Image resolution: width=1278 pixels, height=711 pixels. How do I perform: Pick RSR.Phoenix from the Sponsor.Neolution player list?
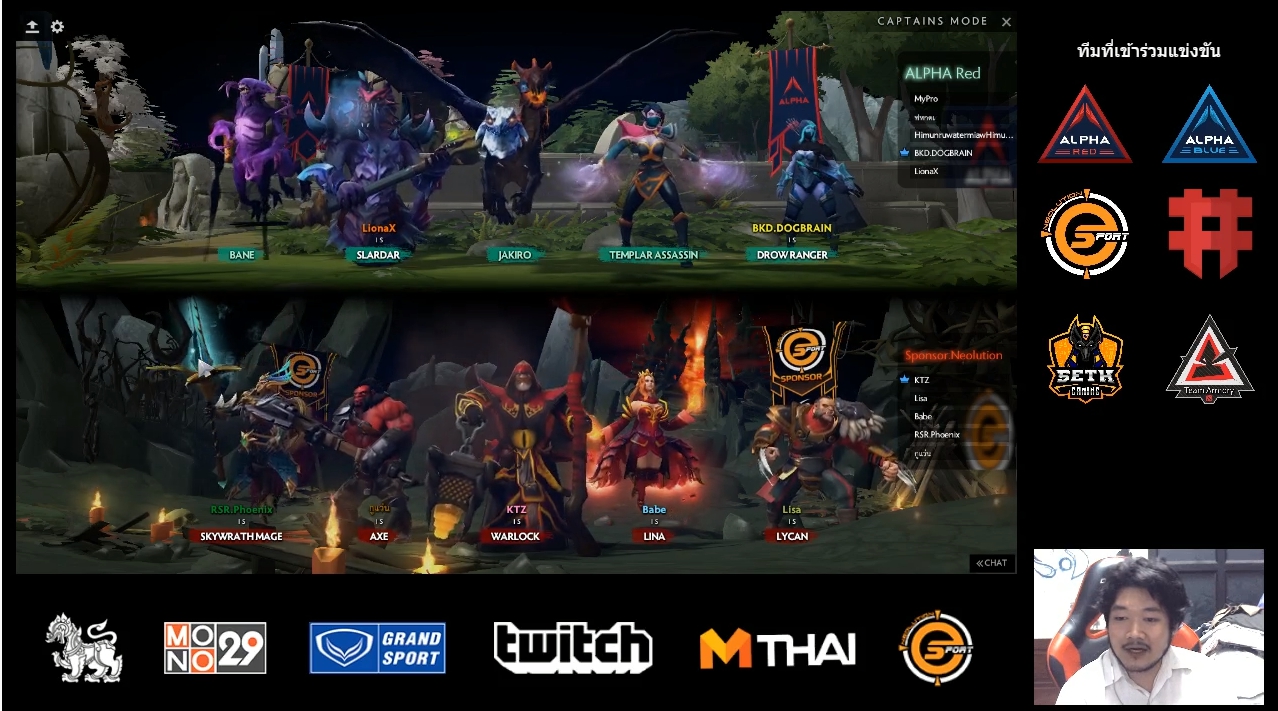tap(936, 434)
